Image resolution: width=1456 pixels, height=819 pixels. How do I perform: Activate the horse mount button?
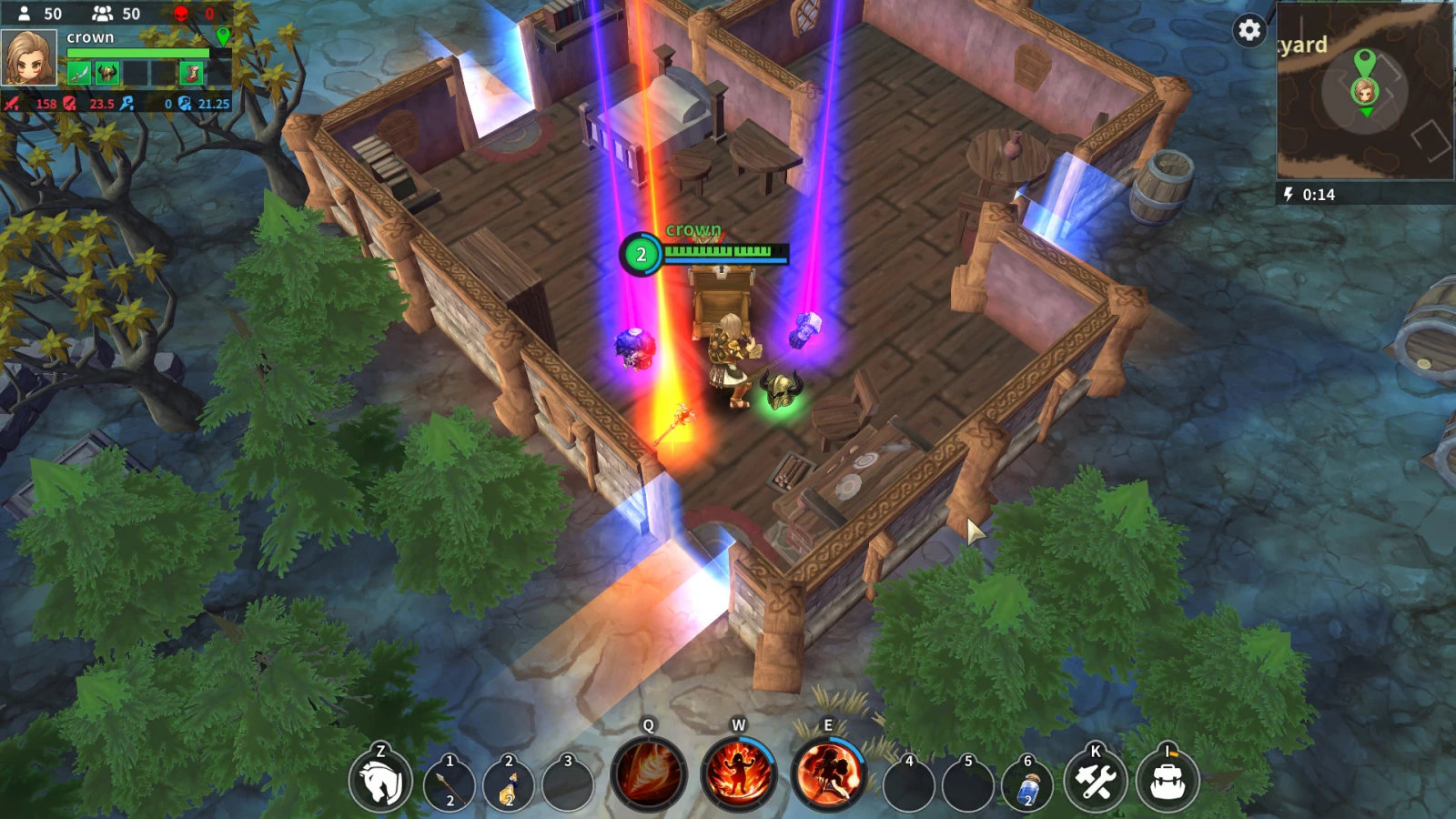(x=380, y=782)
